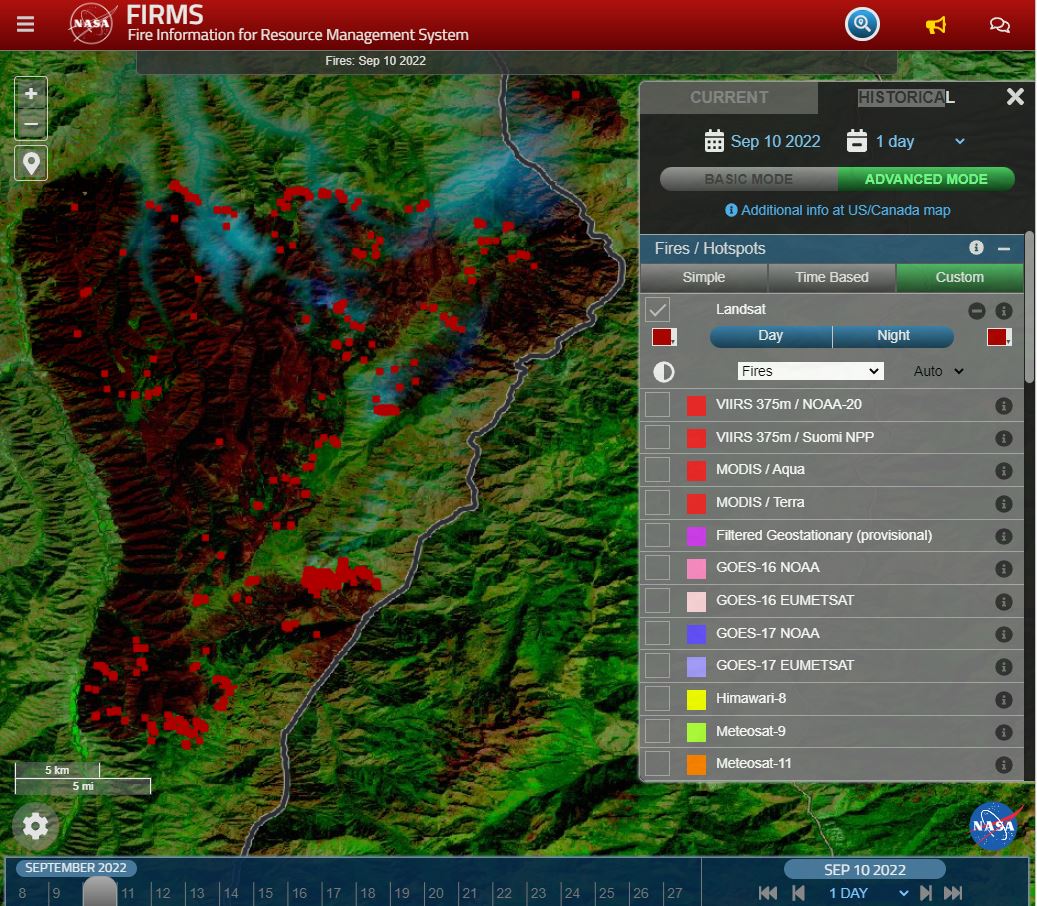Switch to BASIC MODE

[748, 179]
